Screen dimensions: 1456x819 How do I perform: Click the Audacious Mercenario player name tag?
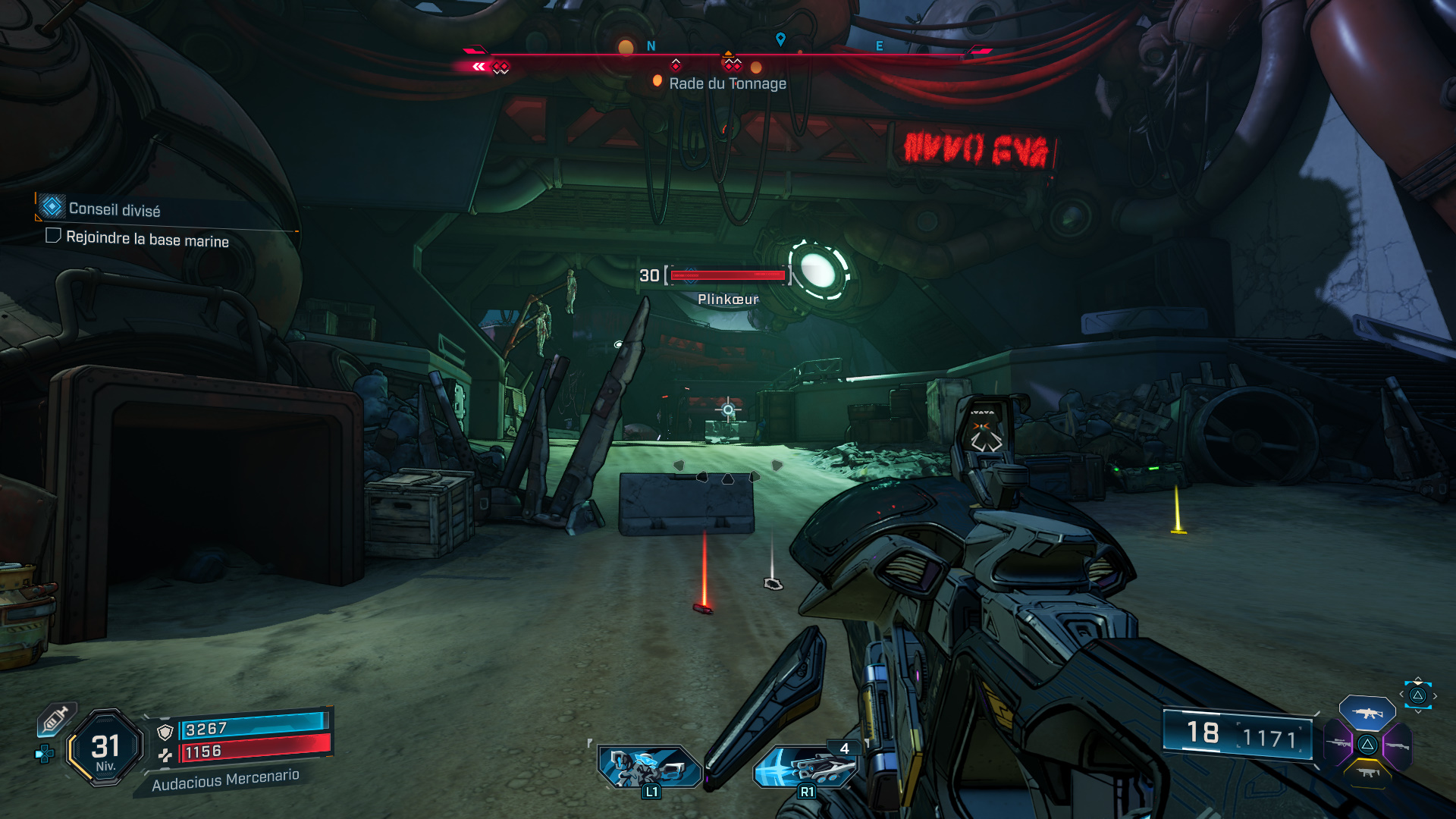tap(225, 780)
